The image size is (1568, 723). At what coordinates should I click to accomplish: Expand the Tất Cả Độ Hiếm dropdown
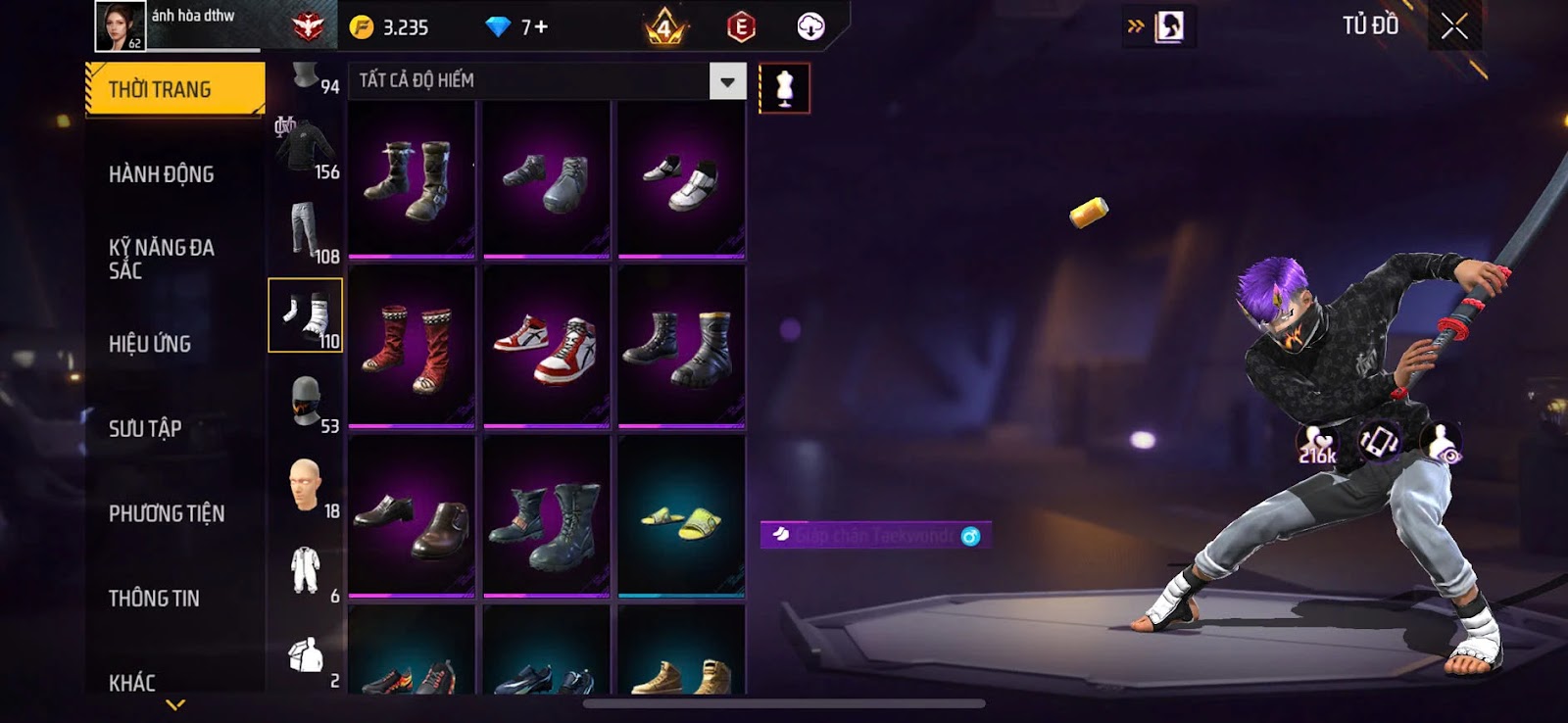coord(727,81)
